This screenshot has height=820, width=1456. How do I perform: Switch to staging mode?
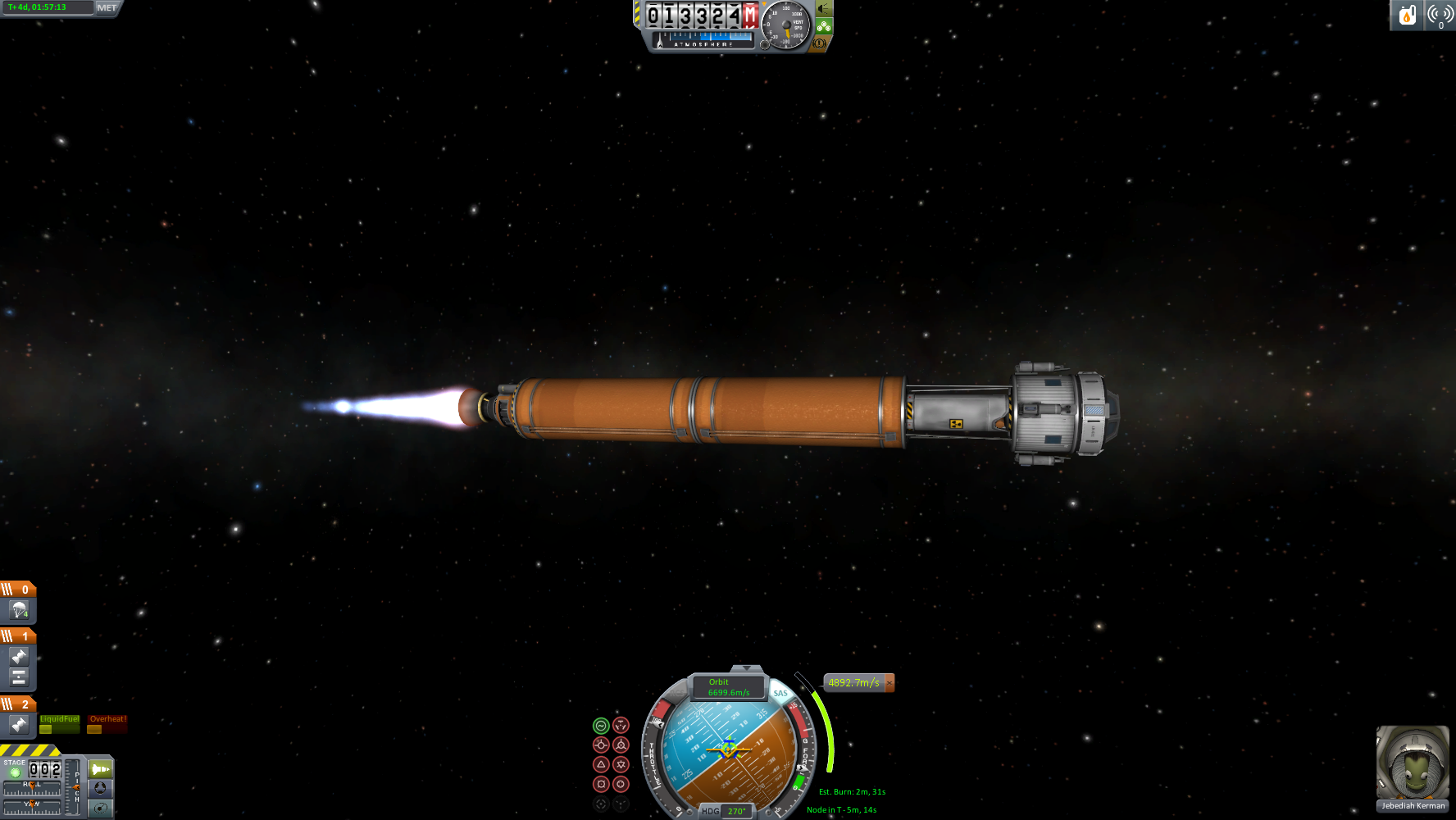pos(100,769)
